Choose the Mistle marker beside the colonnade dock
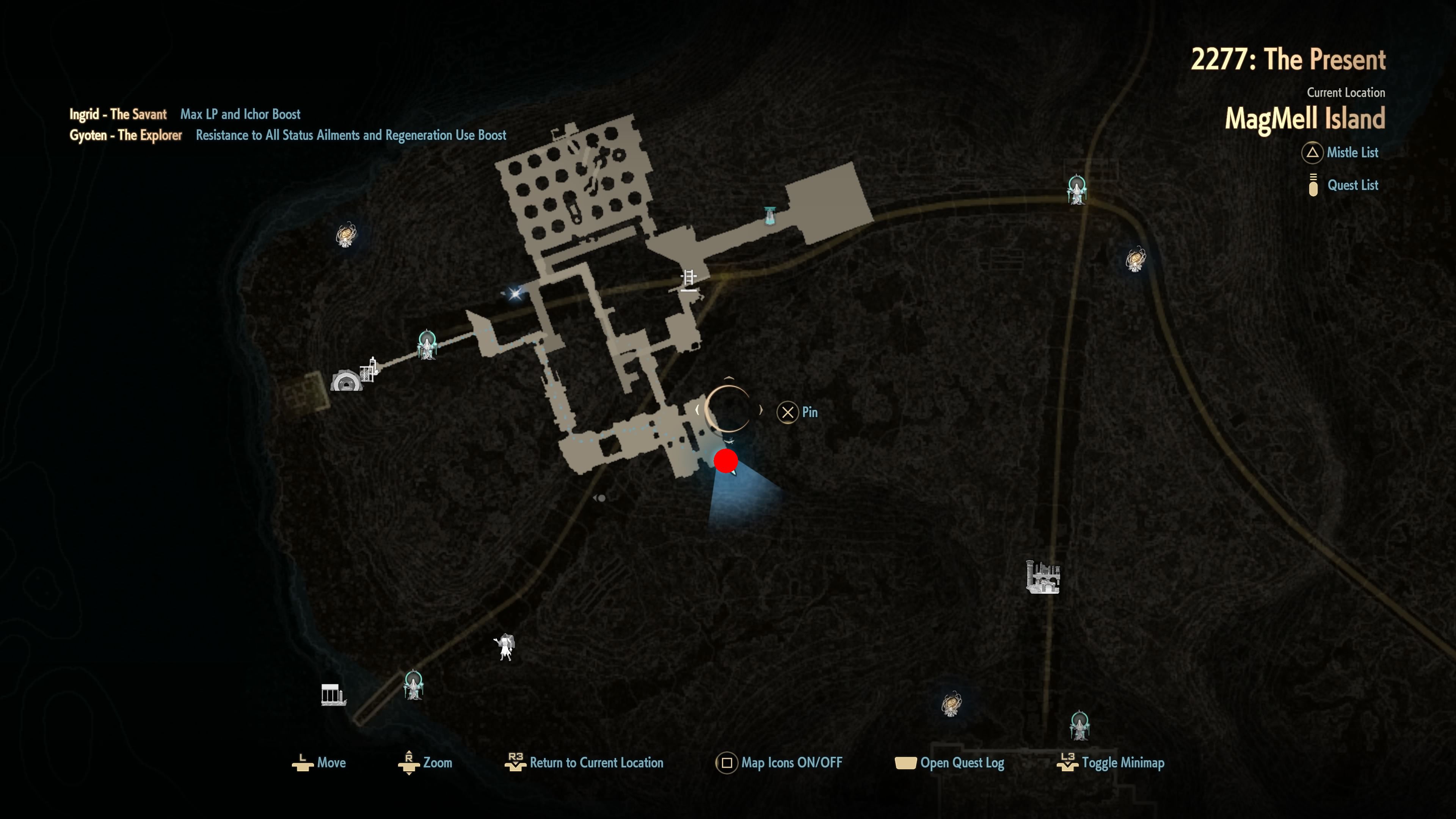This screenshot has width=1456, height=819. coord(413,684)
